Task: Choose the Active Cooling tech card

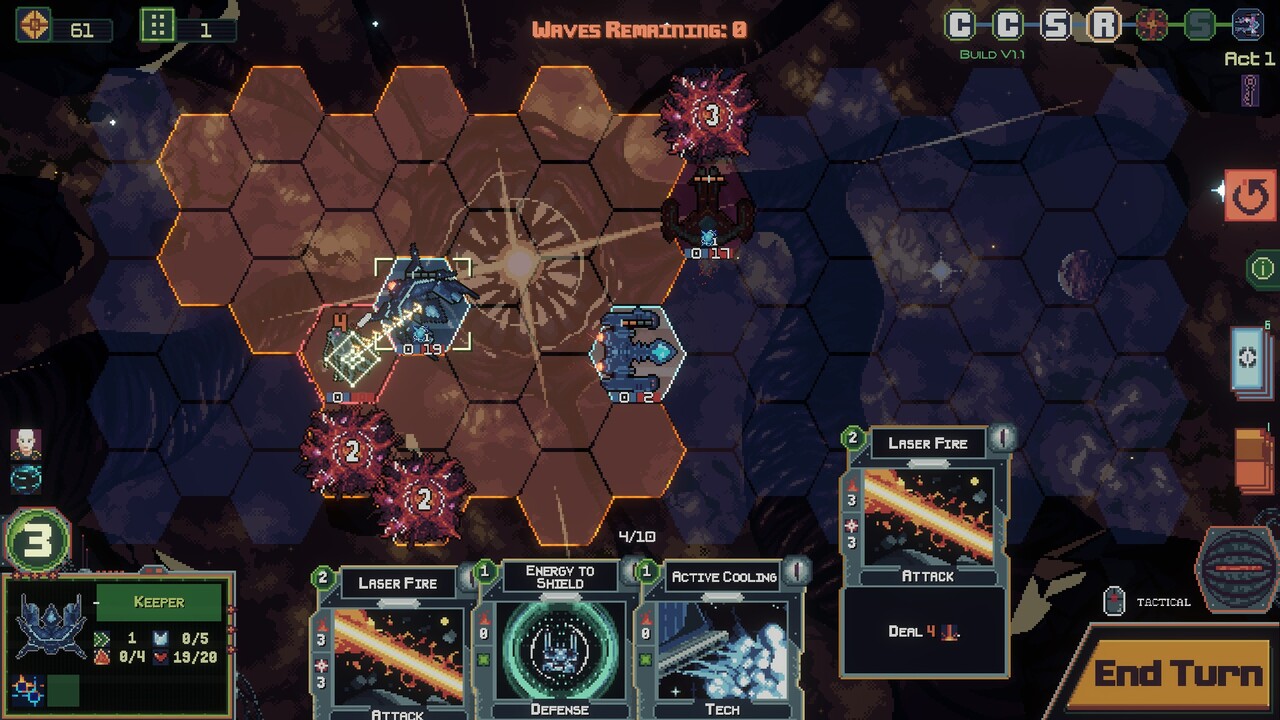Action: (722, 640)
